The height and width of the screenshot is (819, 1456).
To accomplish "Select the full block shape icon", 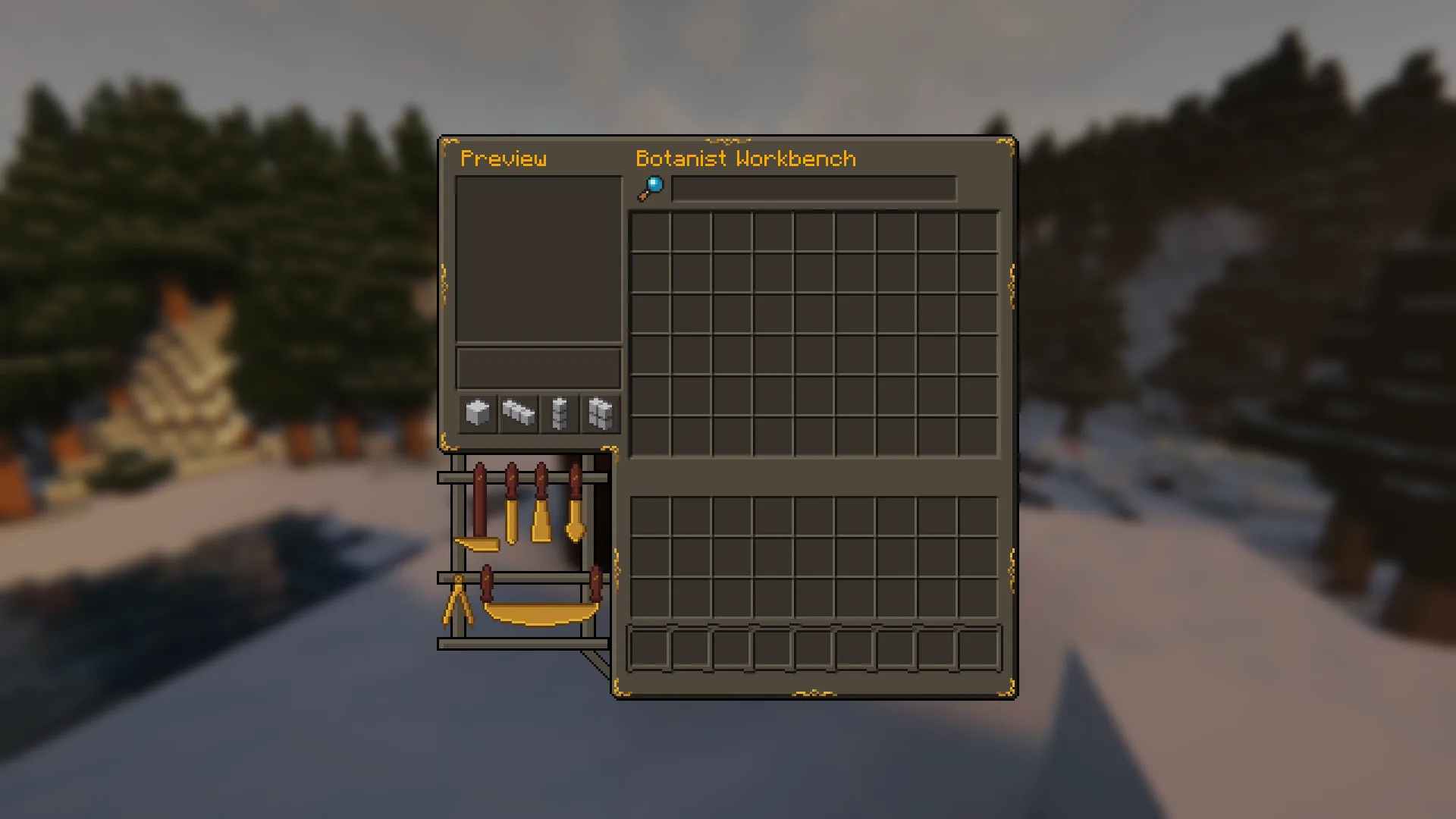I will (478, 413).
